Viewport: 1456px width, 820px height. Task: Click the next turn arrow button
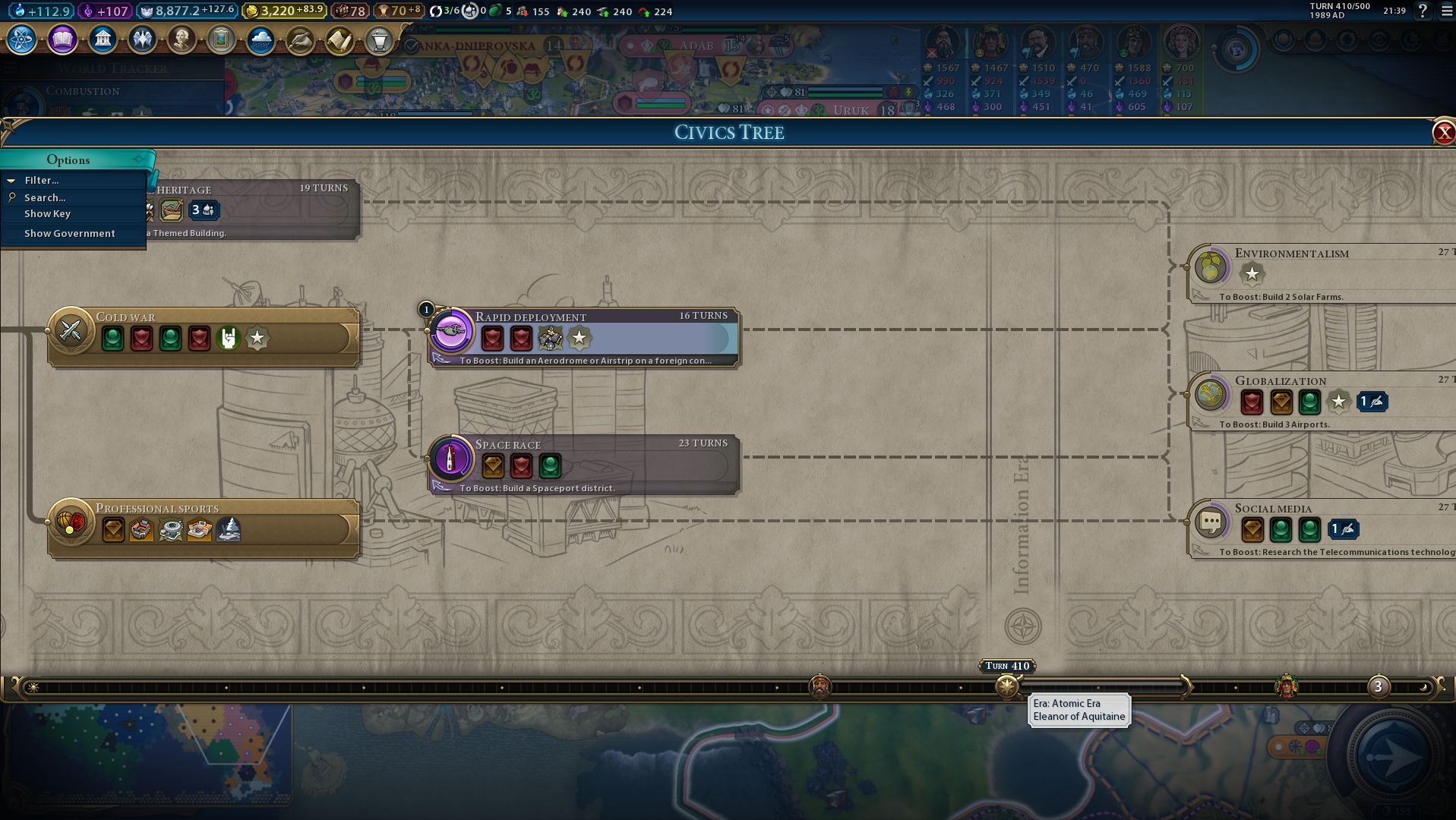[1393, 757]
